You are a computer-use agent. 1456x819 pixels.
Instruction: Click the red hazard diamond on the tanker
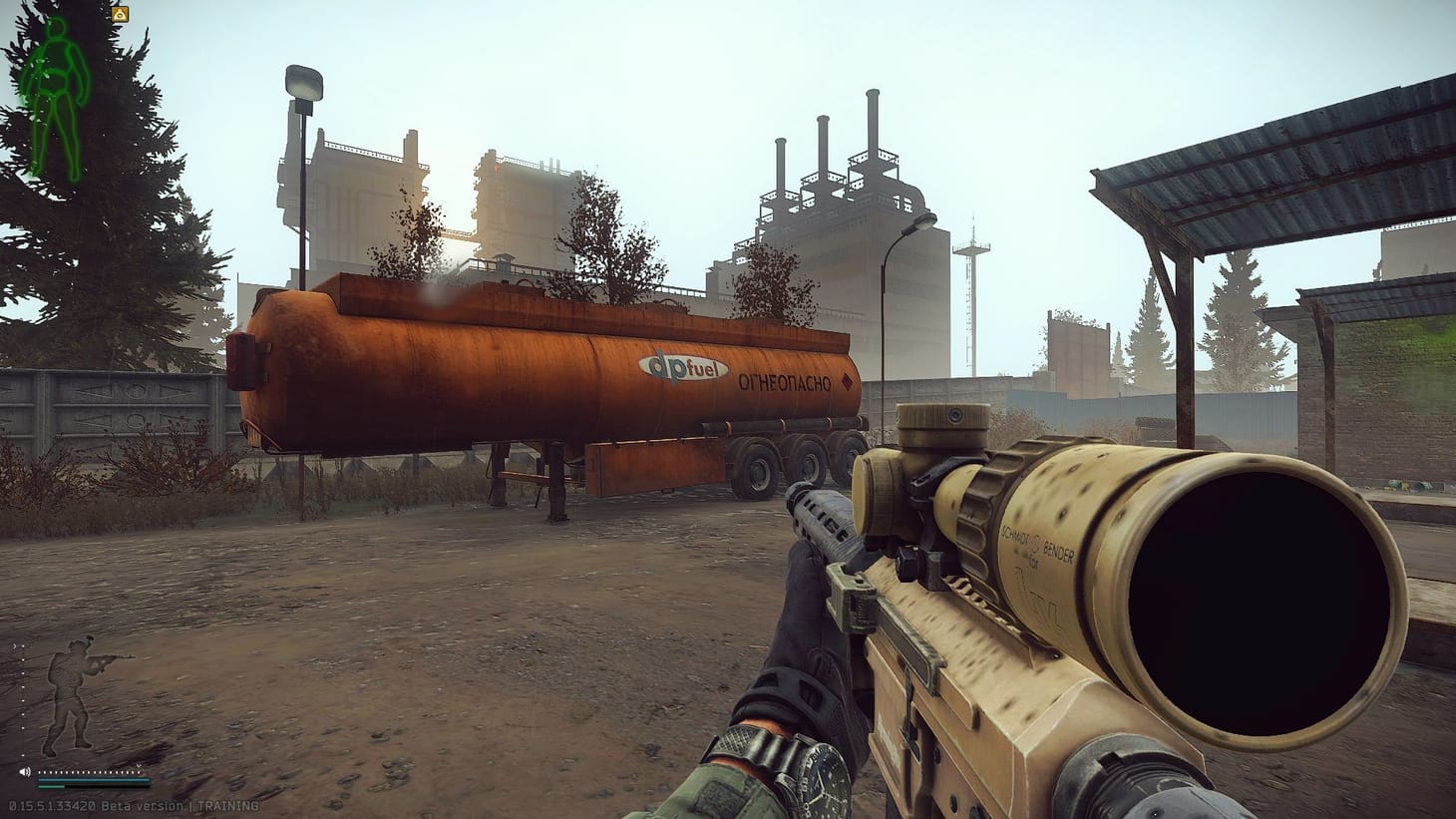pos(845,380)
